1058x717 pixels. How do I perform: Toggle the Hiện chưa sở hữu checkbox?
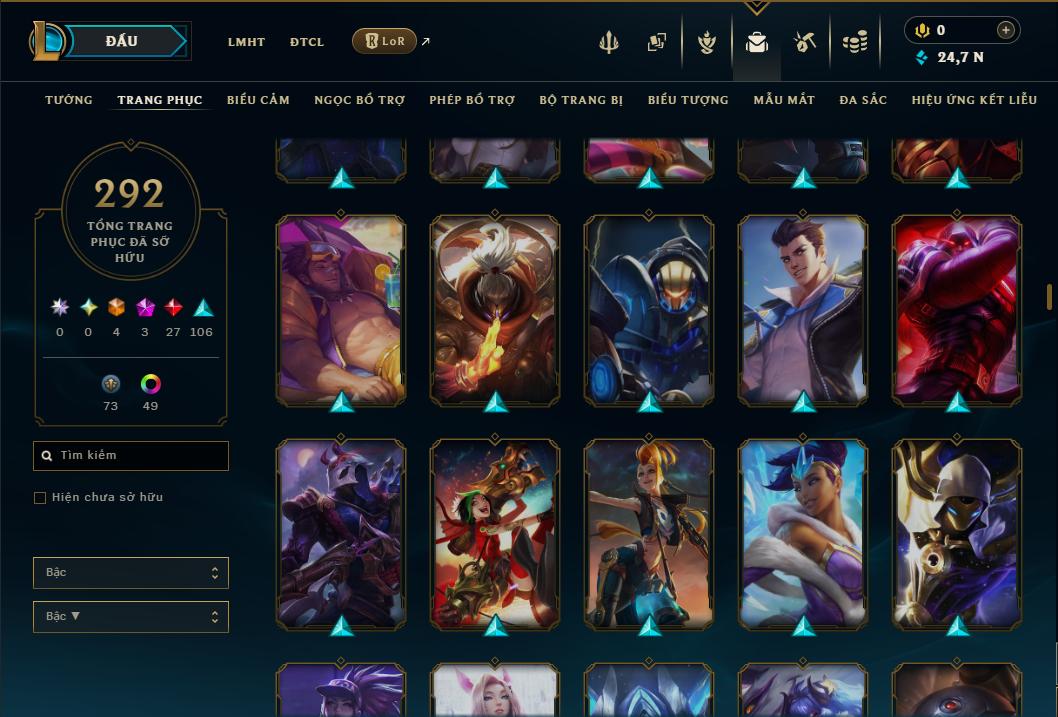click(x=40, y=498)
